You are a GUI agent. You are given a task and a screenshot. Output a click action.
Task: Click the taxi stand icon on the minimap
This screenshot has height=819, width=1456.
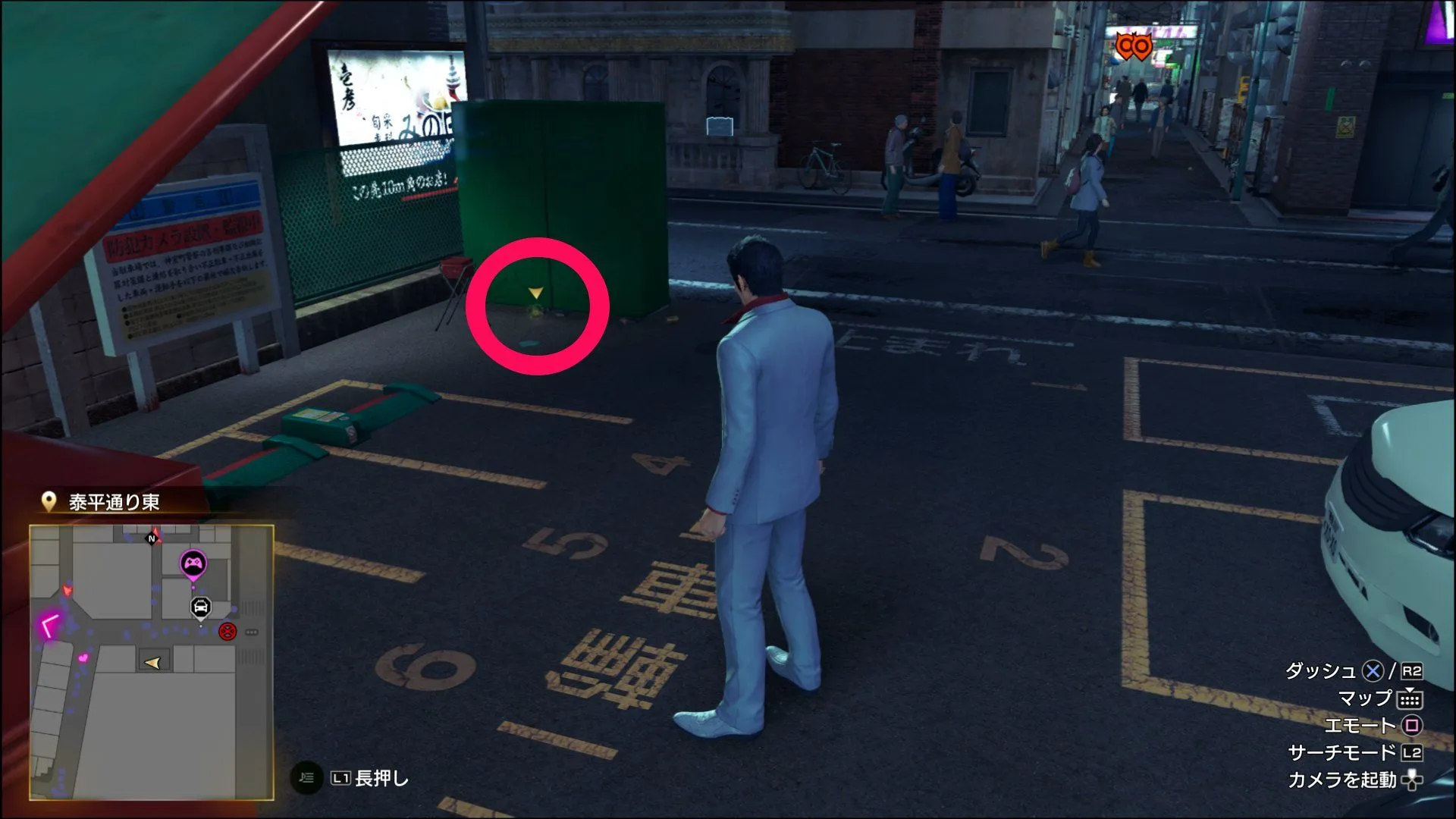click(200, 607)
